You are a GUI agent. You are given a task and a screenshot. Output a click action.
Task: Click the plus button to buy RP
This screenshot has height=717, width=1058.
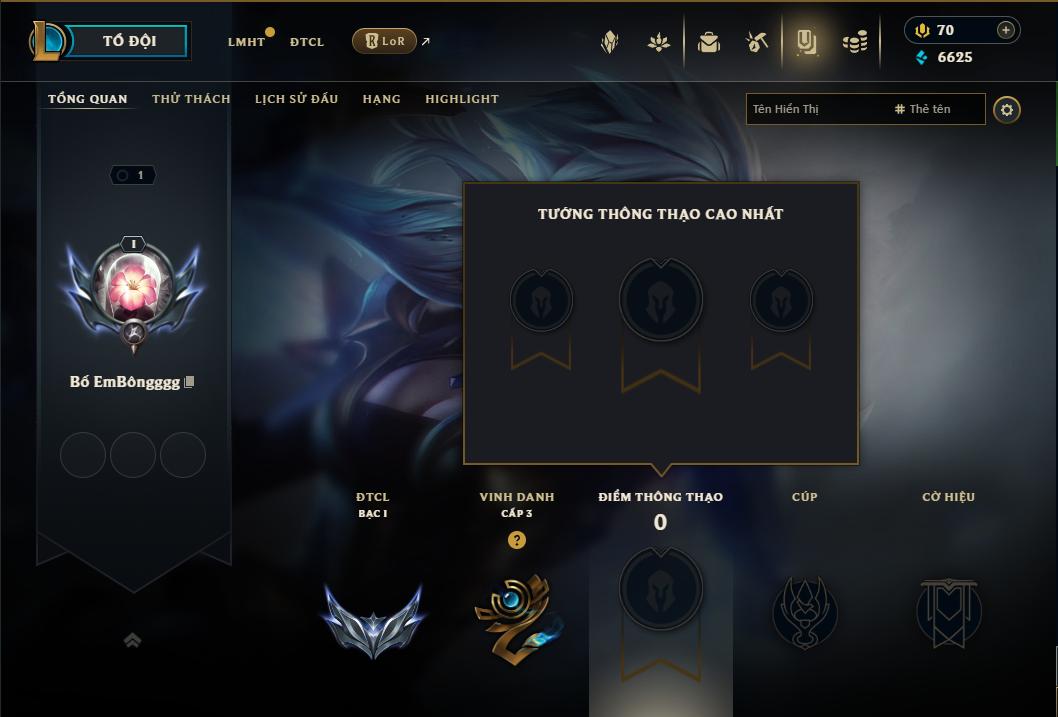[x=1006, y=30]
